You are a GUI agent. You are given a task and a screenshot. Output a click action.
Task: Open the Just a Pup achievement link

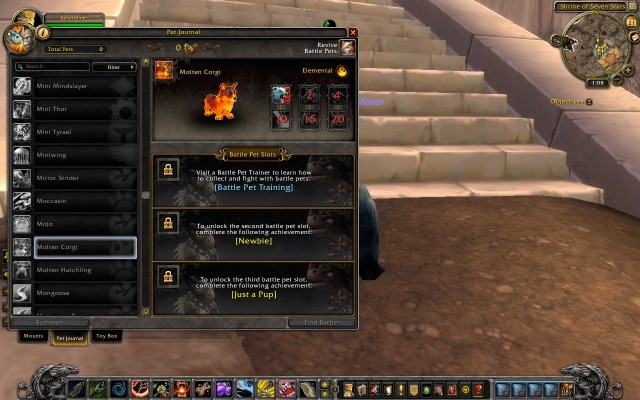tap(253, 294)
